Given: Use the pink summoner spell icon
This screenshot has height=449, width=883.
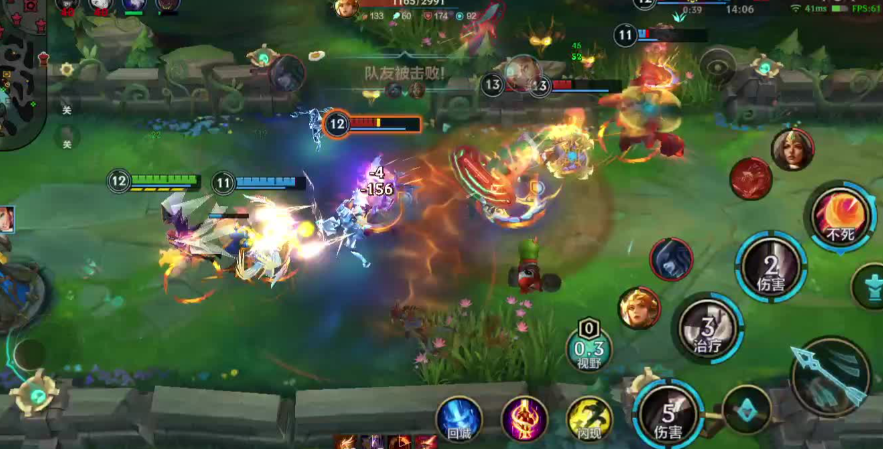Looking at the screenshot, I should [524, 418].
